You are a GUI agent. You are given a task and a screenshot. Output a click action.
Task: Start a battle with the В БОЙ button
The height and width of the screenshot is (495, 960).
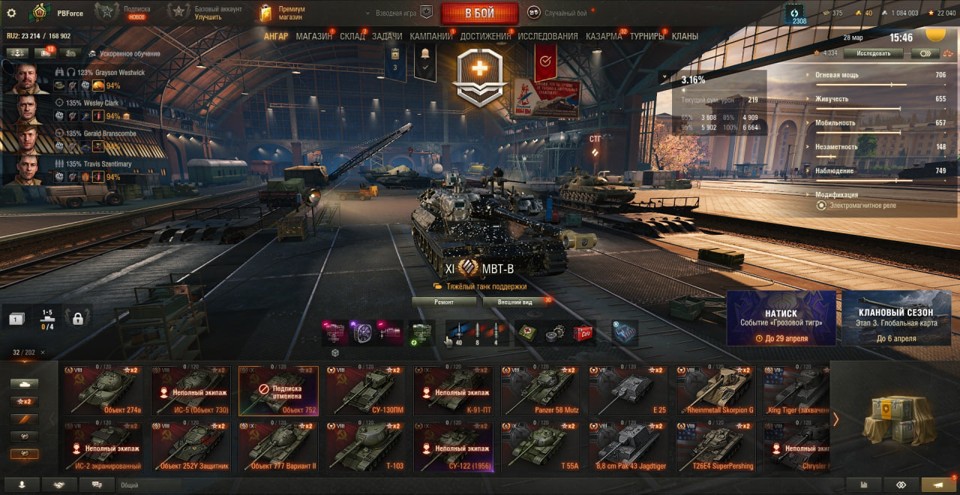[478, 13]
